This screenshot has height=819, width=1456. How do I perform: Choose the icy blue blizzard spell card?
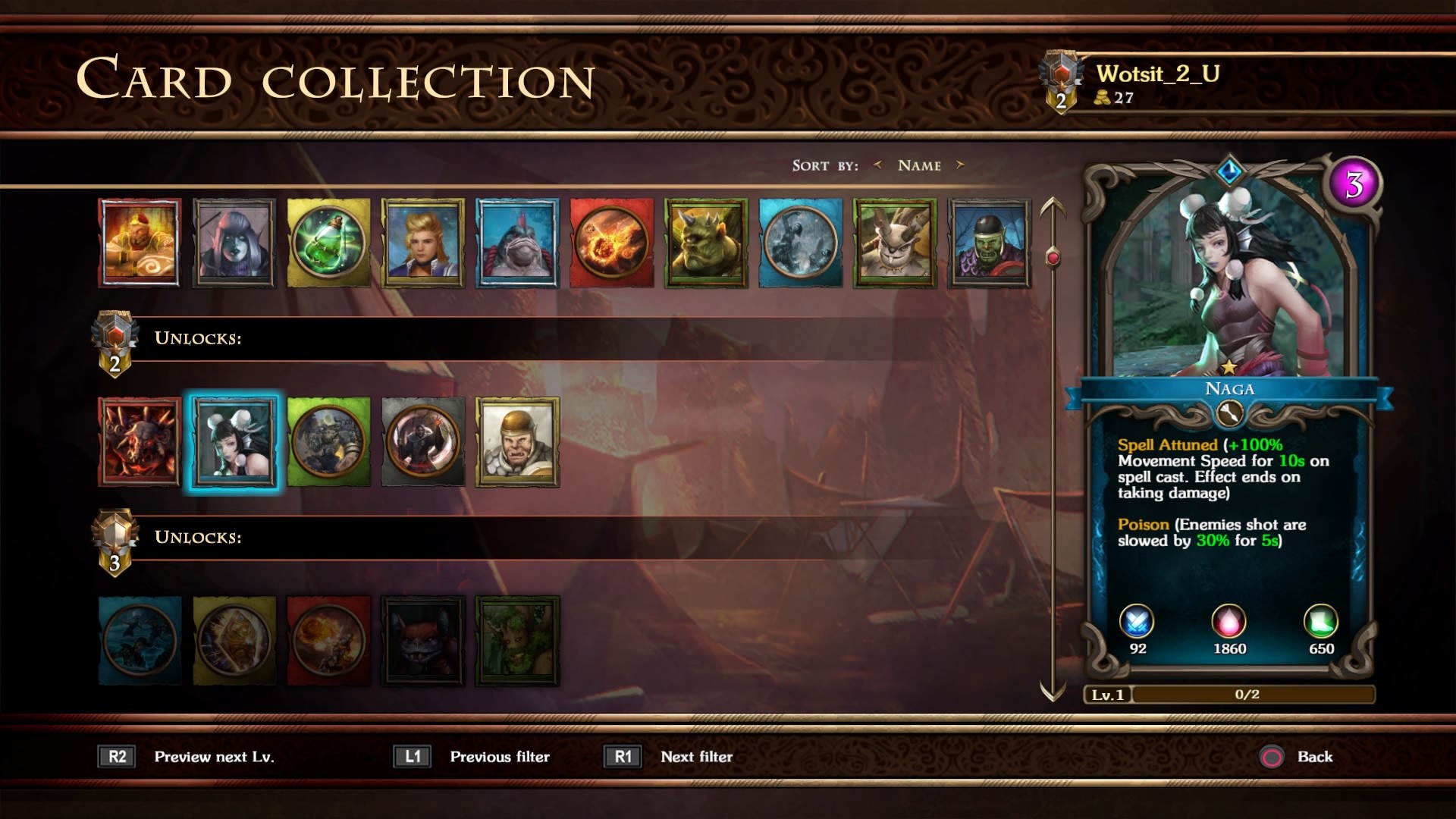click(x=800, y=243)
